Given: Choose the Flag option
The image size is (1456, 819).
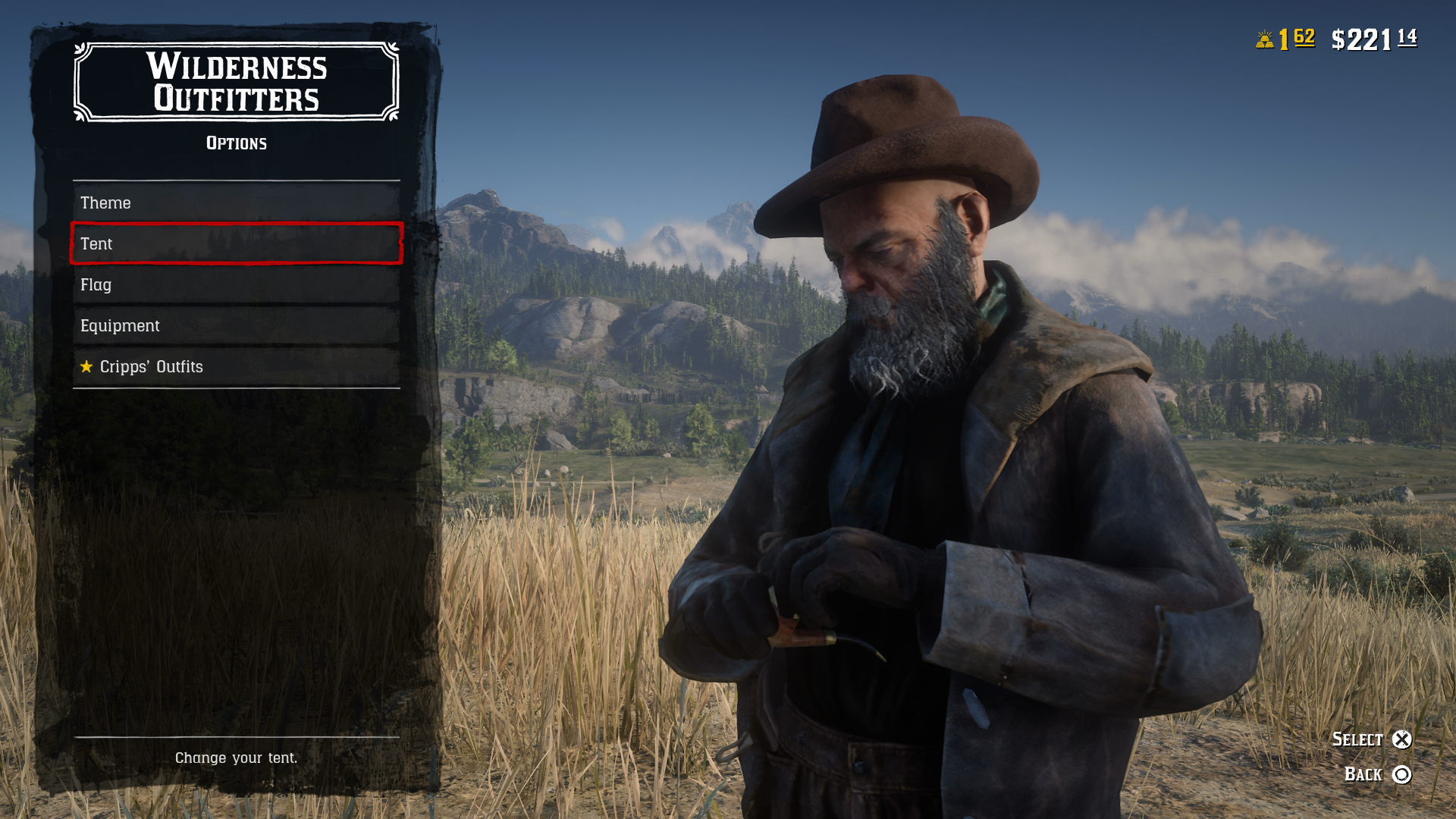Looking at the screenshot, I should (x=235, y=284).
